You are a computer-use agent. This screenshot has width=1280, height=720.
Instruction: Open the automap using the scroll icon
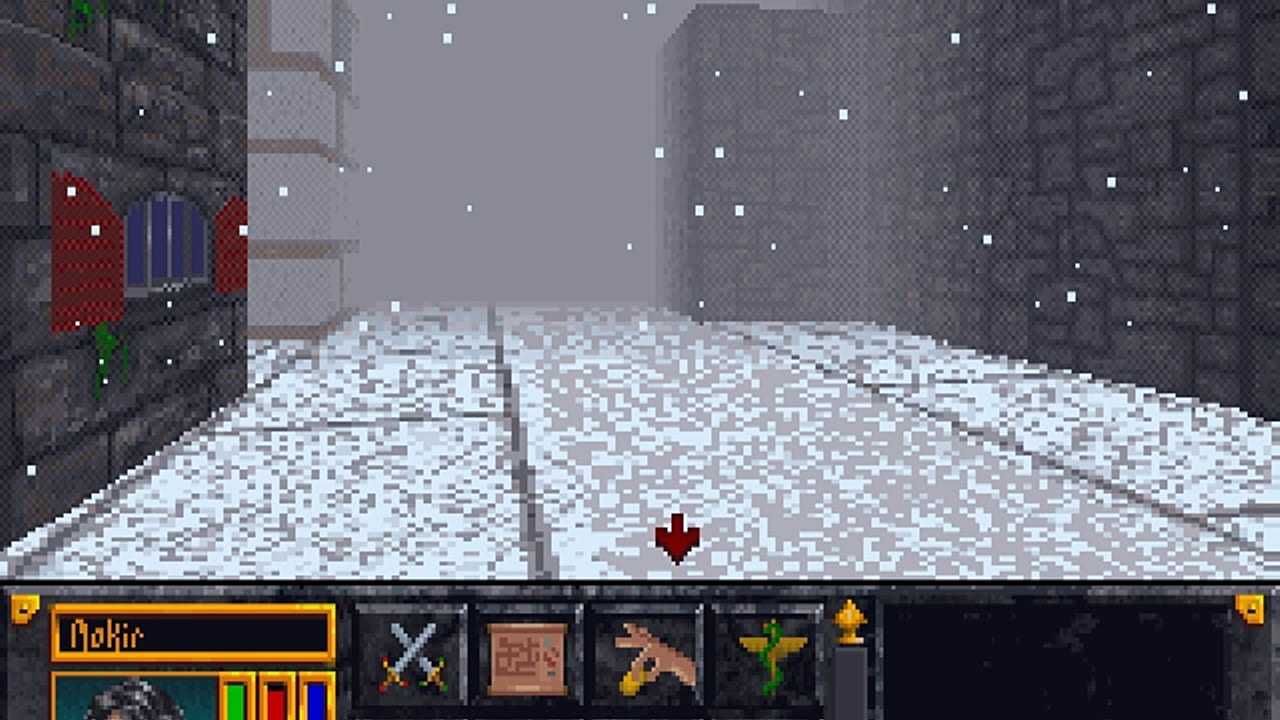[527, 655]
